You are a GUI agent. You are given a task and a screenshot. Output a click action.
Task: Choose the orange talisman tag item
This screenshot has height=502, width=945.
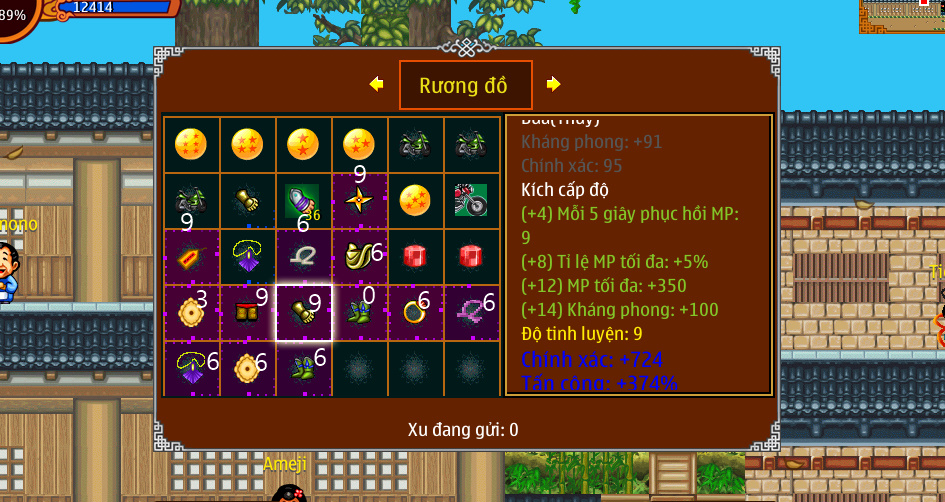coord(191,257)
